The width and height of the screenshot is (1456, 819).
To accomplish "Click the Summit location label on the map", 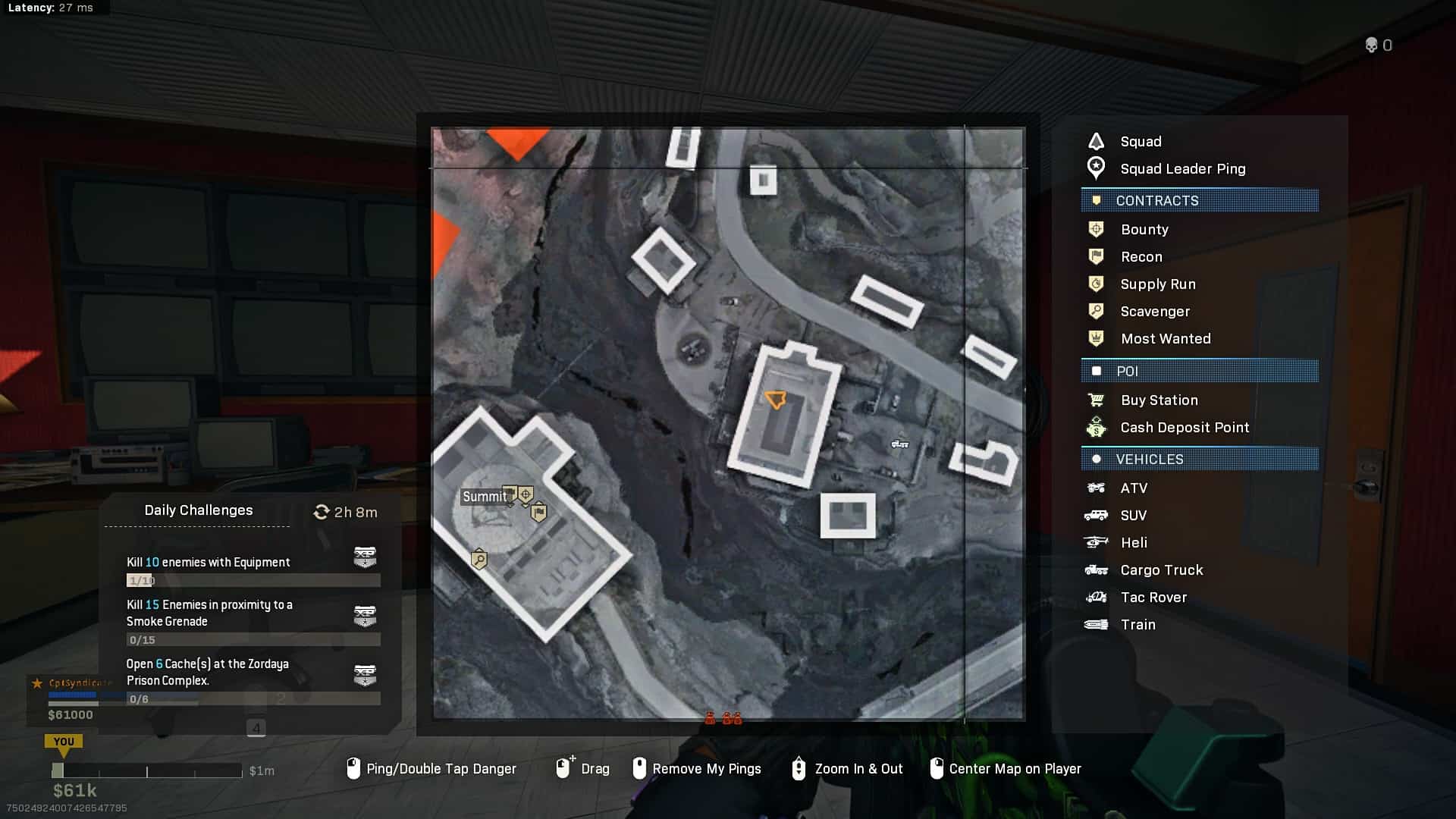I will tap(484, 497).
